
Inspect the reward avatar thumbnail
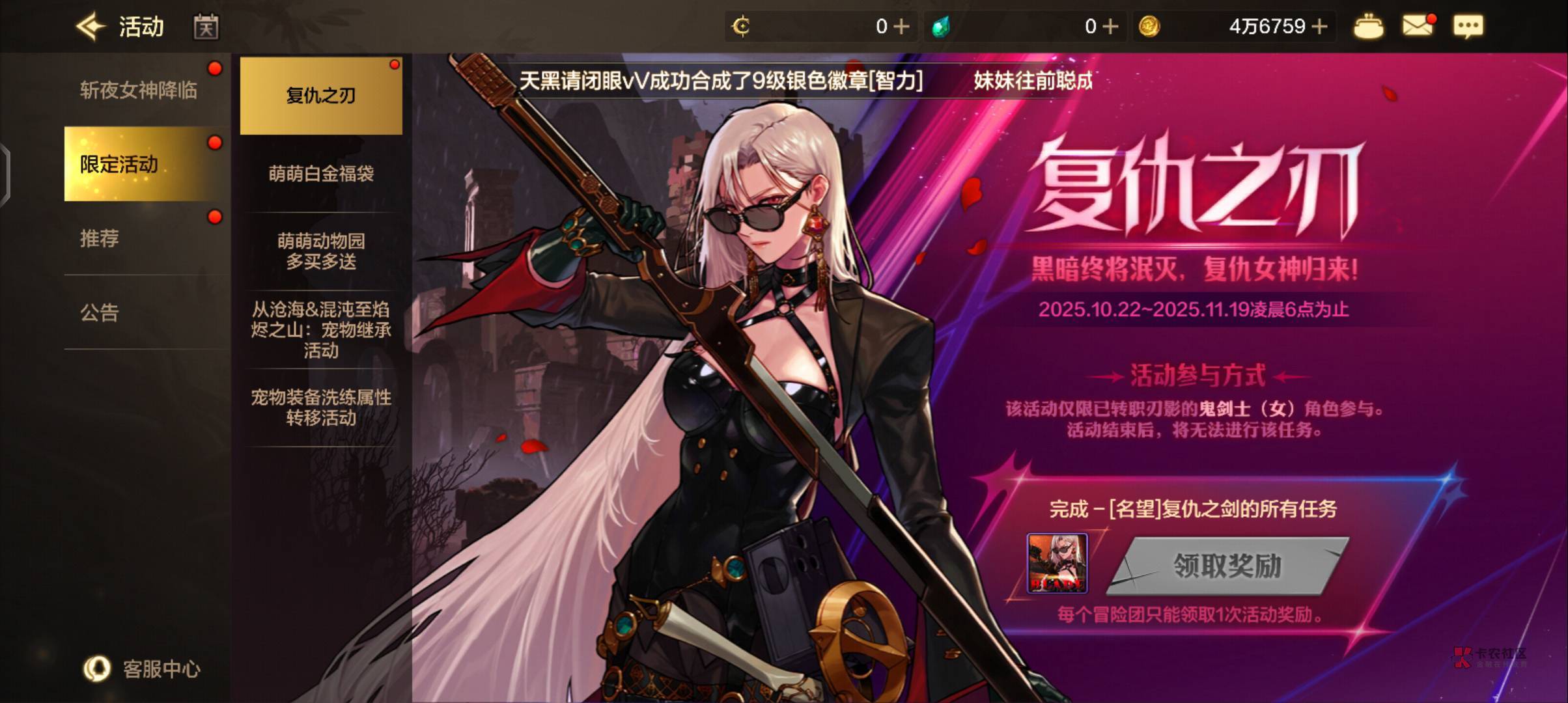[1057, 563]
